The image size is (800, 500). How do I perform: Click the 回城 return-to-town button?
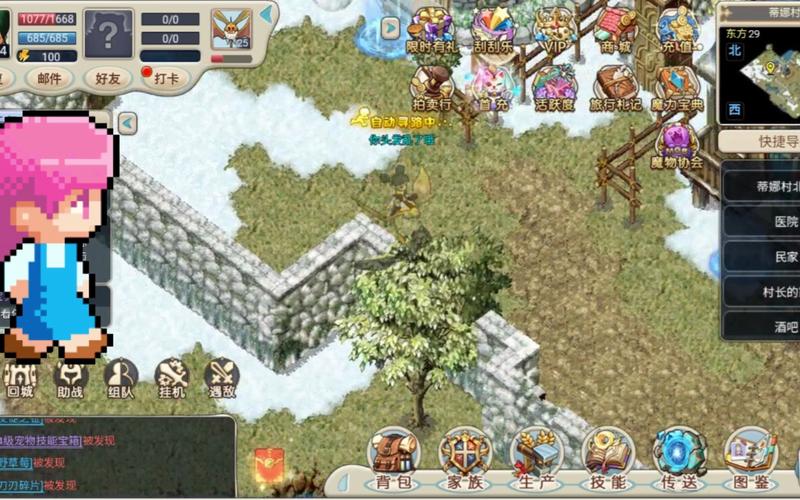pos(20,378)
